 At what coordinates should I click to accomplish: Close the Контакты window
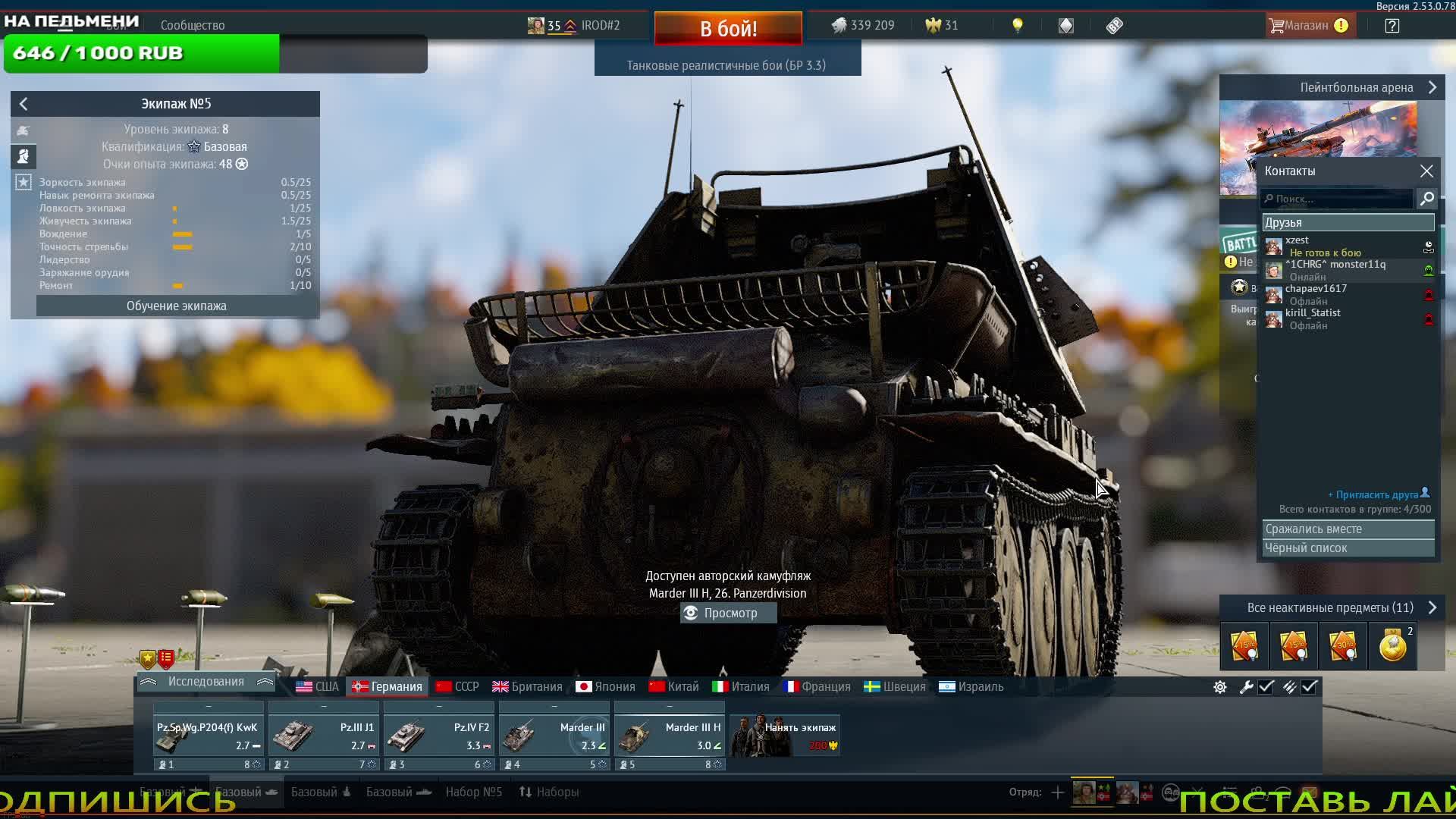[1426, 171]
